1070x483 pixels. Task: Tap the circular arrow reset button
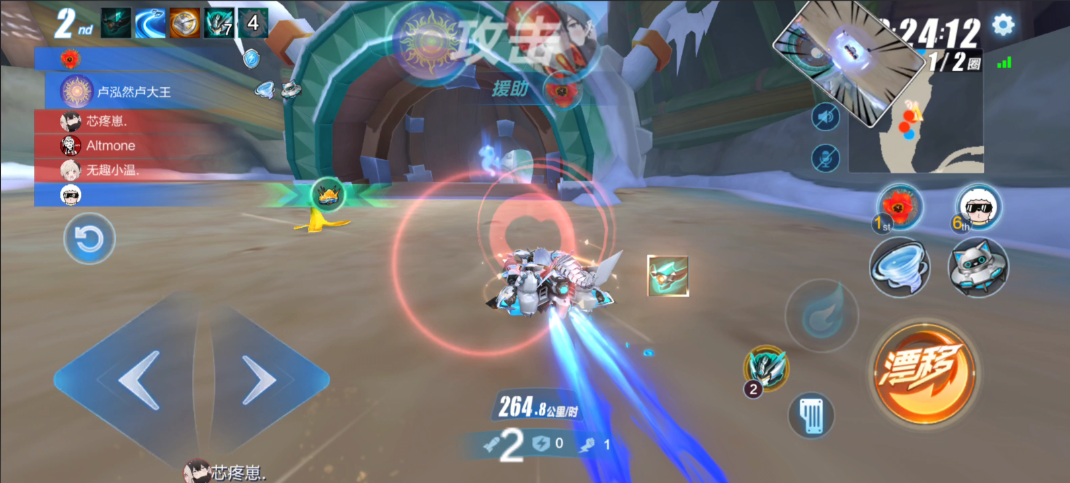(90, 239)
